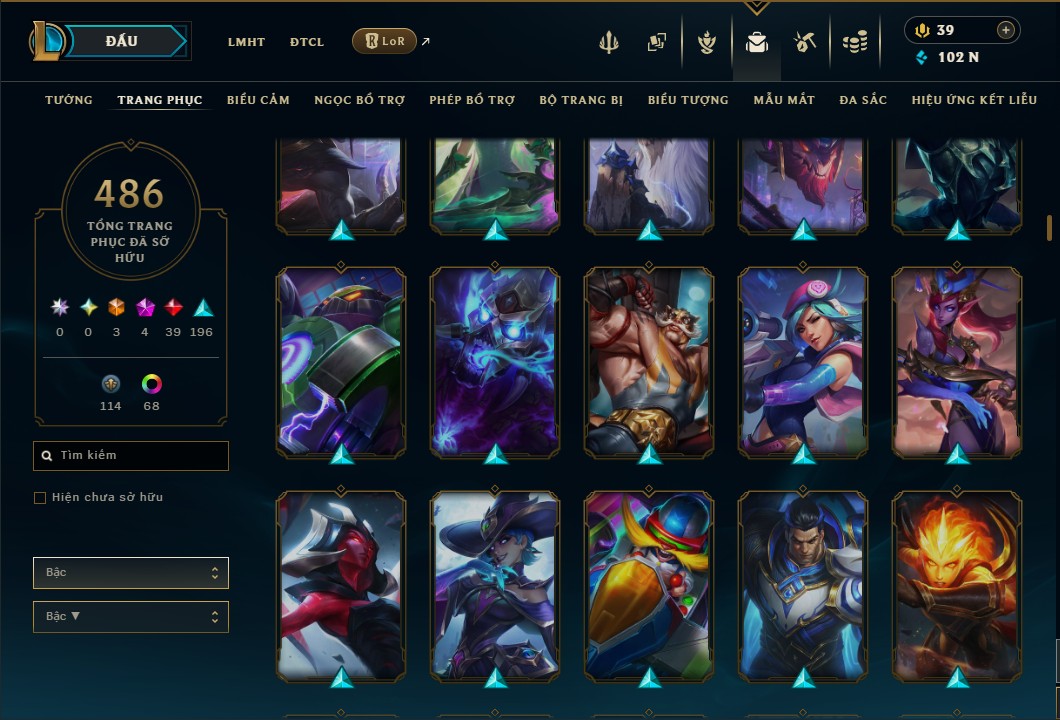Click the Tìm kiếm search field
The height and width of the screenshot is (720, 1060).
(x=131, y=456)
